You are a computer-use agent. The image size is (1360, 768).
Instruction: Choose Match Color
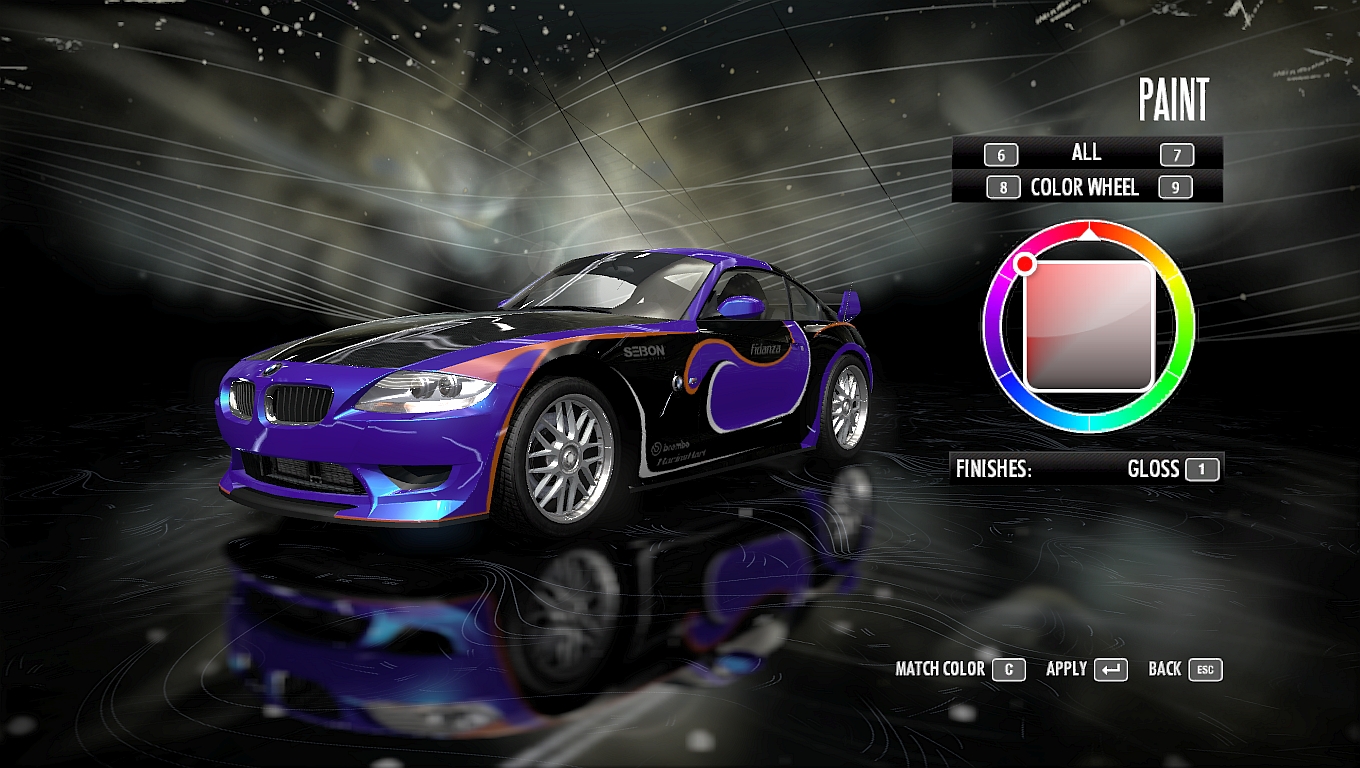(x=959, y=669)
